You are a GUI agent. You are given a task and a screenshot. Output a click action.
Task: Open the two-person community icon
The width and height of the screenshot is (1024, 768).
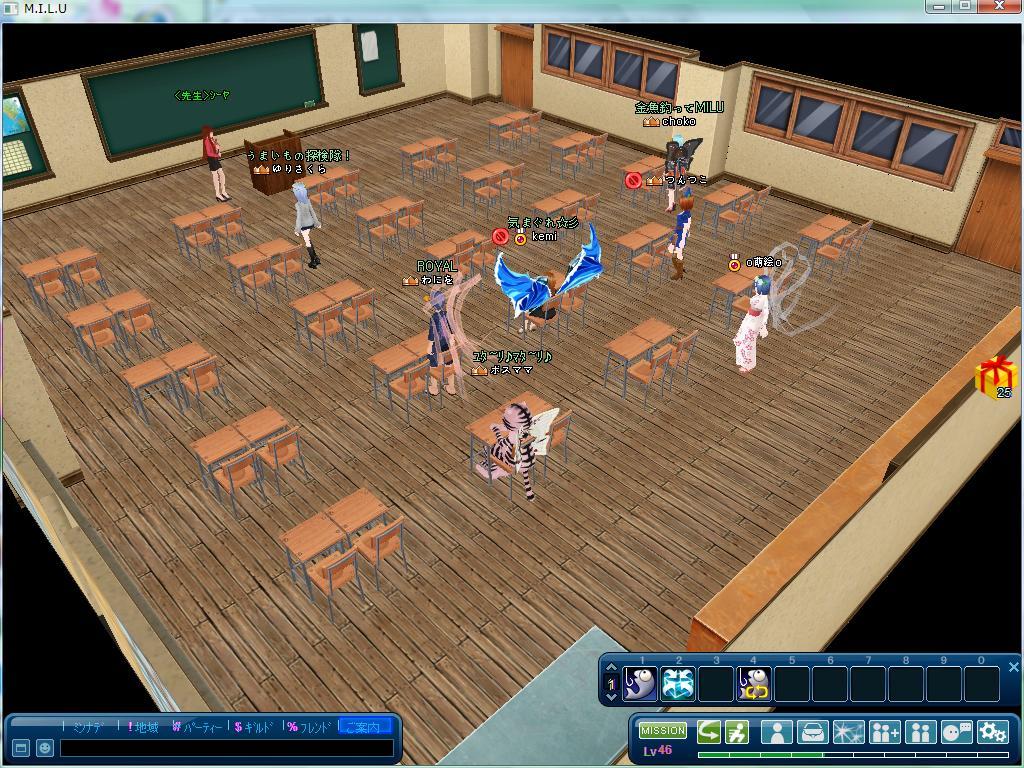pos(920,732)
